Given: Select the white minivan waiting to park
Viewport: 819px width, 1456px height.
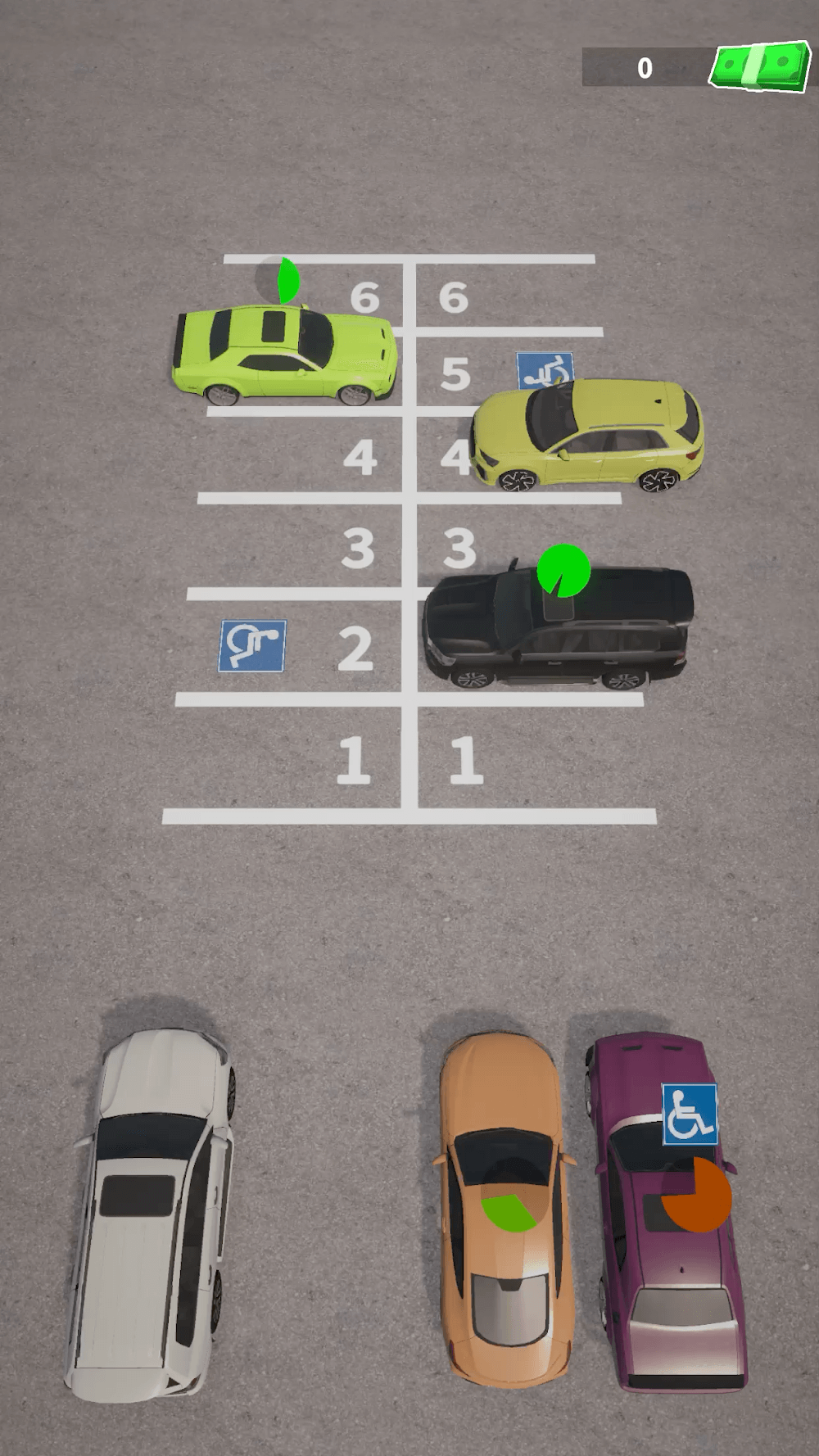Looking at the screenshot, I should click(x=152, y=1212).
